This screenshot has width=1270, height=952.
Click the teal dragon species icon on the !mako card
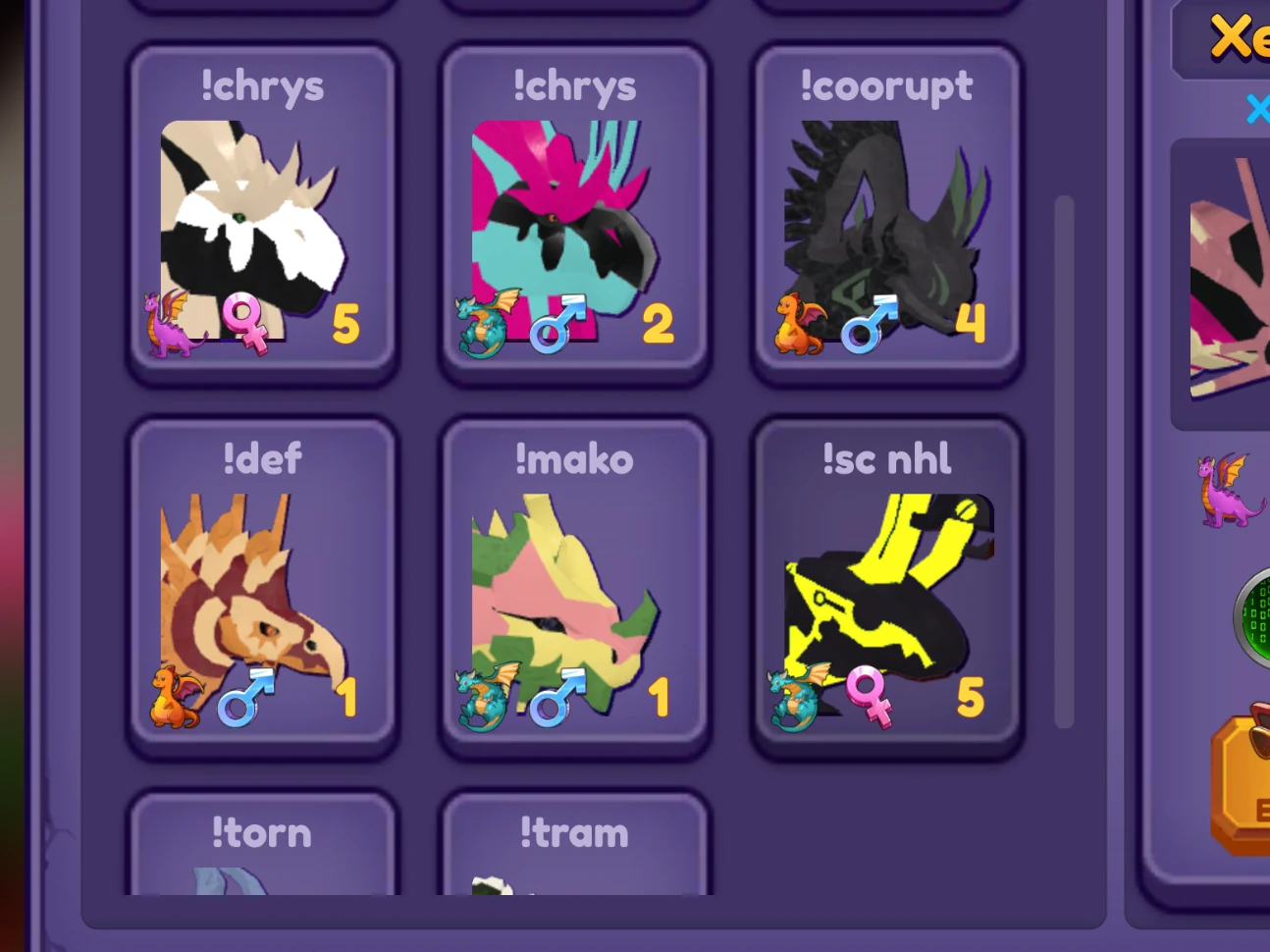click(x=483, y=697)
